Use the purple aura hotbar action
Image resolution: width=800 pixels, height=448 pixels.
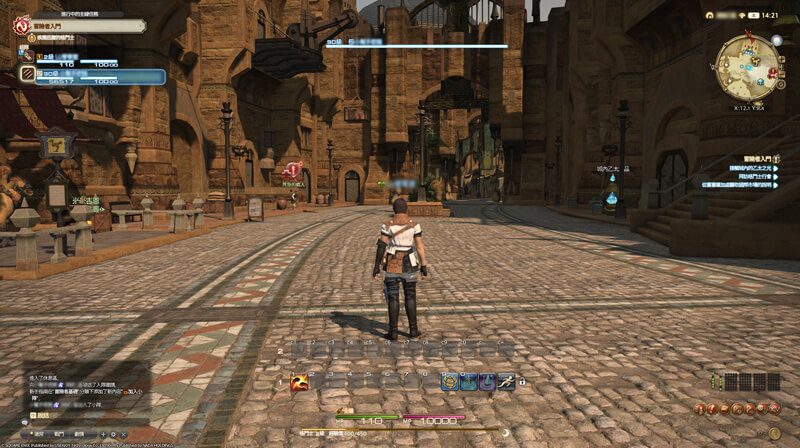[486, 381]
